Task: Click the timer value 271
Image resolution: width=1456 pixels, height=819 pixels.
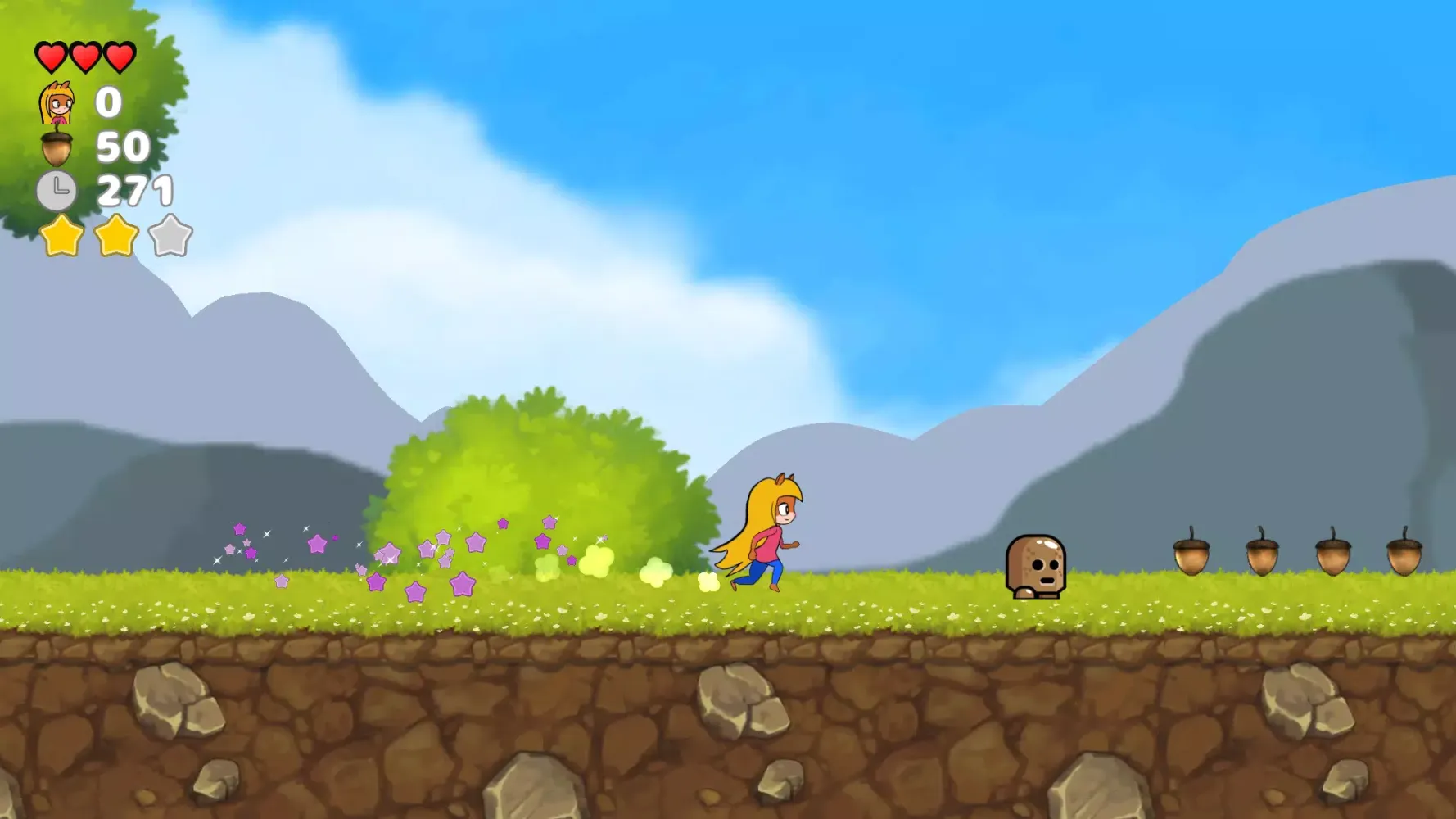Action: coord(133,190)
